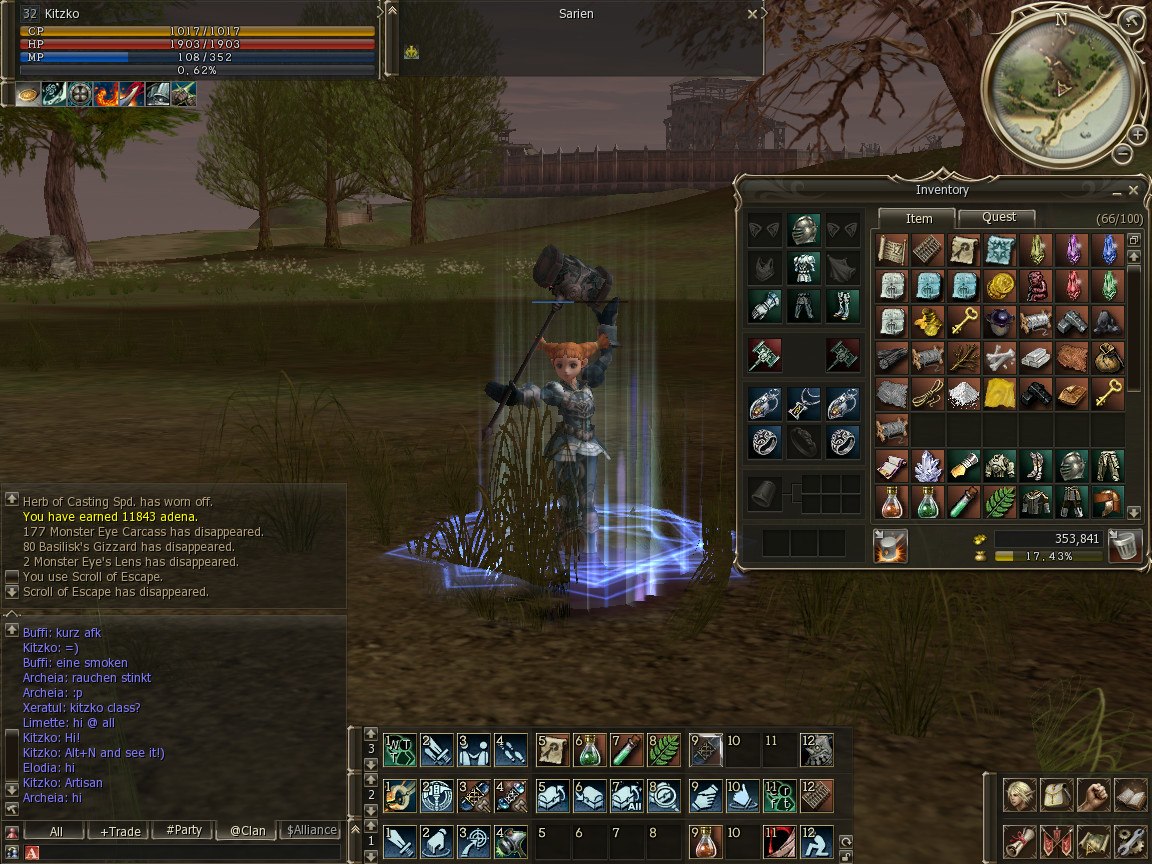Open the #Party chat tab
Viewport: 1152px width, 864px height.
click(x=183, y=830)
